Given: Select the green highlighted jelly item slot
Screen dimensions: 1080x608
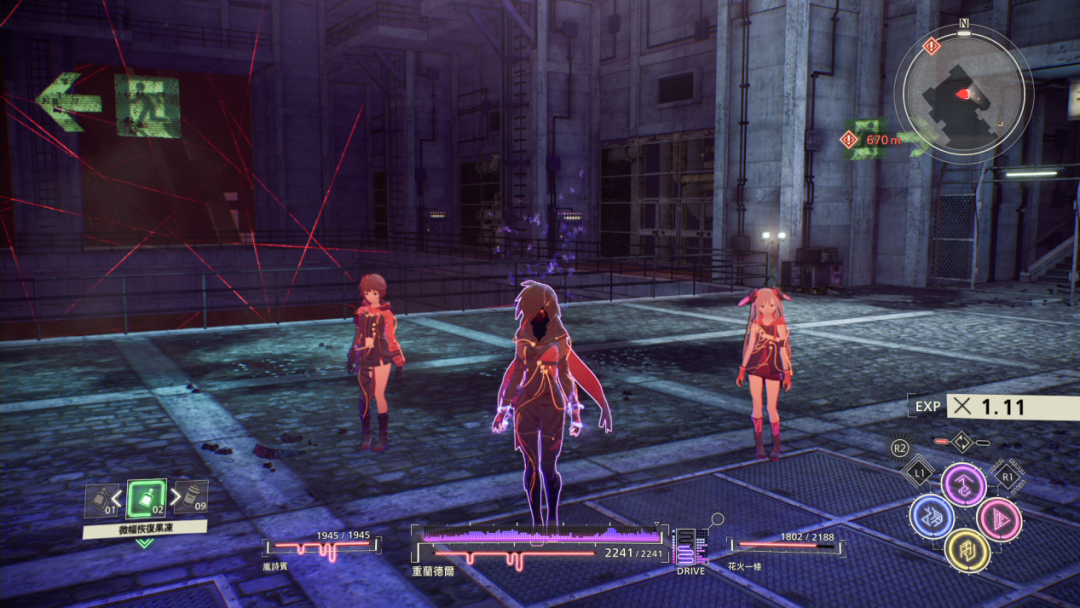Looking at the screenshot, I should click(147, 497).
